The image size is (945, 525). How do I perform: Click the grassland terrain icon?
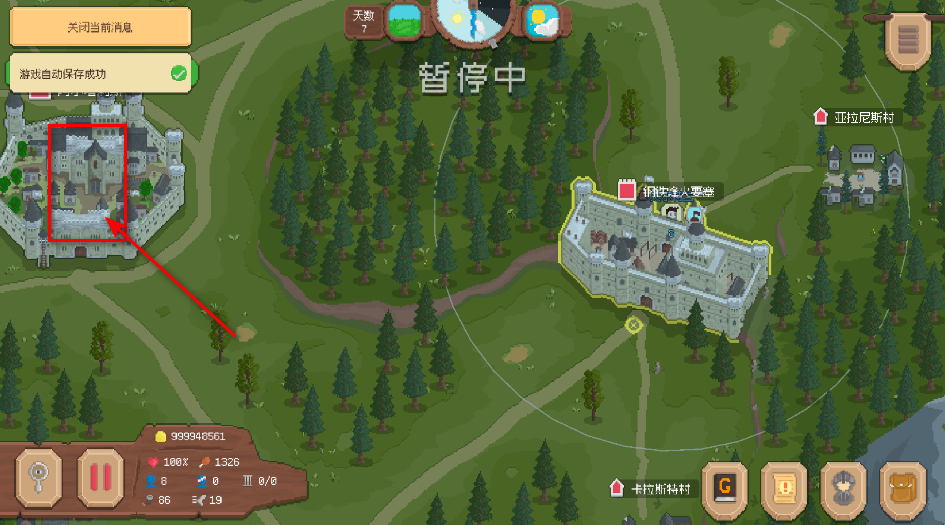pyautogui.click(x=404, y=20)
